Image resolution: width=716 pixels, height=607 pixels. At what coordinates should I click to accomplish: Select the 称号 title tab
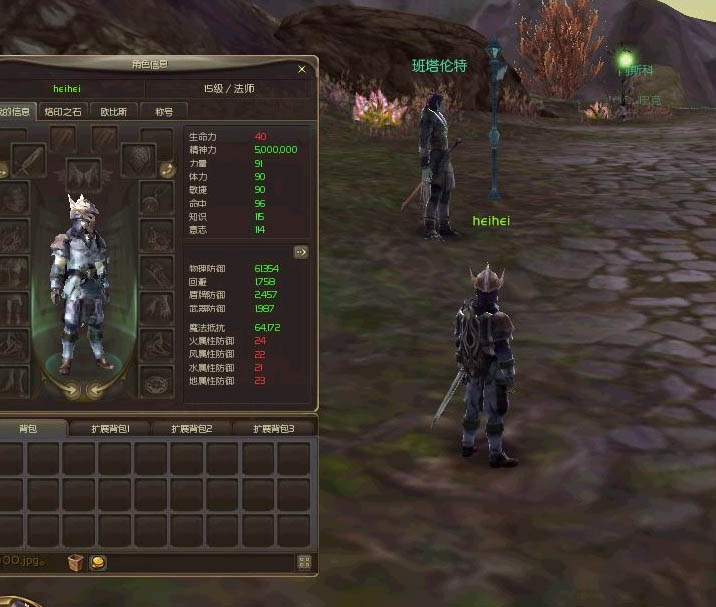pyautogui.click(x=163, y=112)
